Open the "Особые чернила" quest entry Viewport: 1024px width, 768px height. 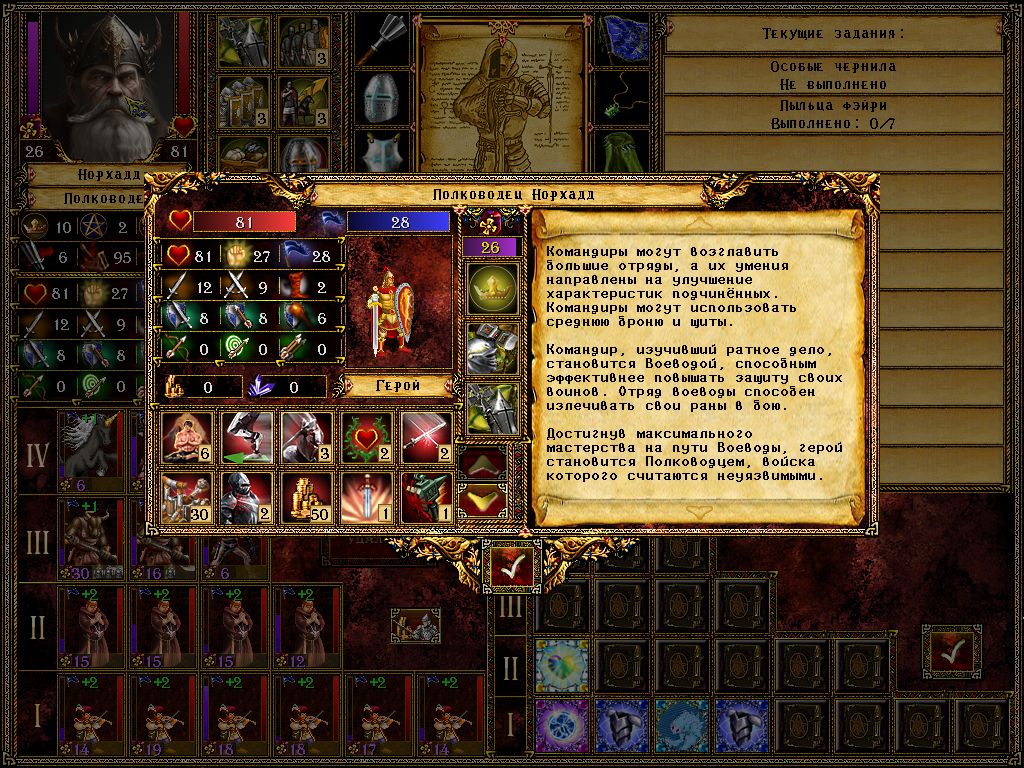point(833,74)
